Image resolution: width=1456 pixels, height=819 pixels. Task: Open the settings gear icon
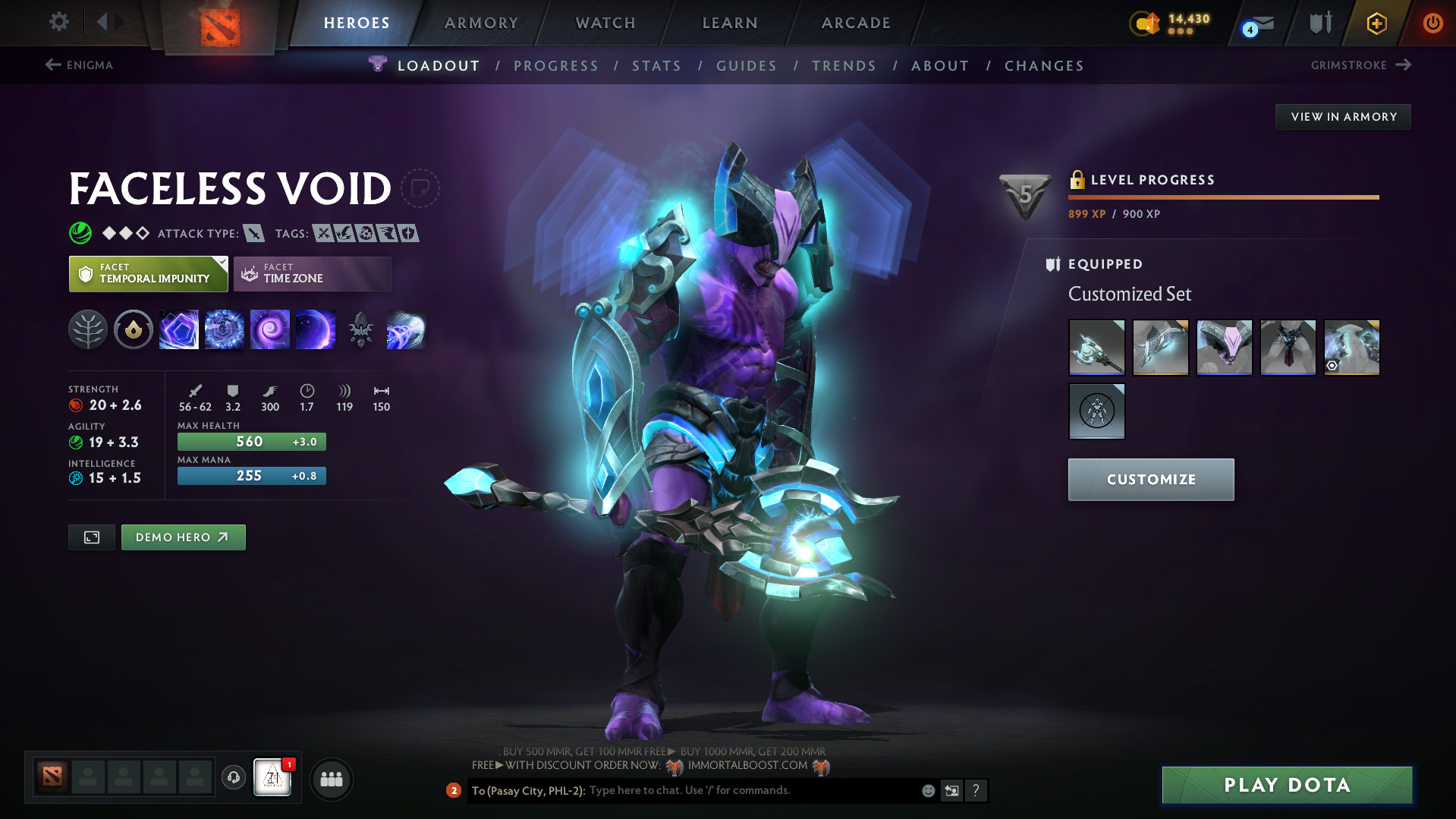coord(58,22)
